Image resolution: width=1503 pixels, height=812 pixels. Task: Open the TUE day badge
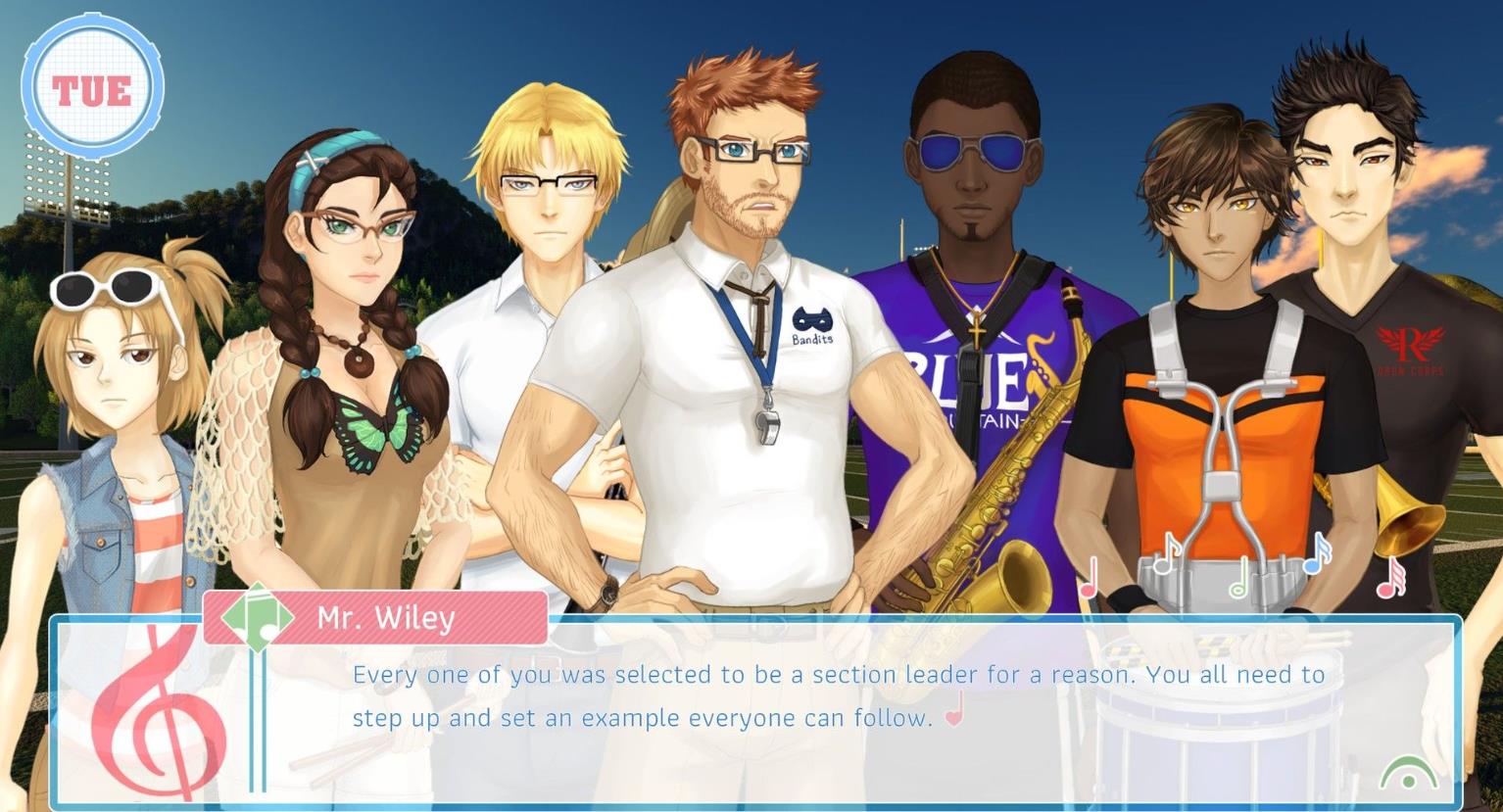point(92,89)
